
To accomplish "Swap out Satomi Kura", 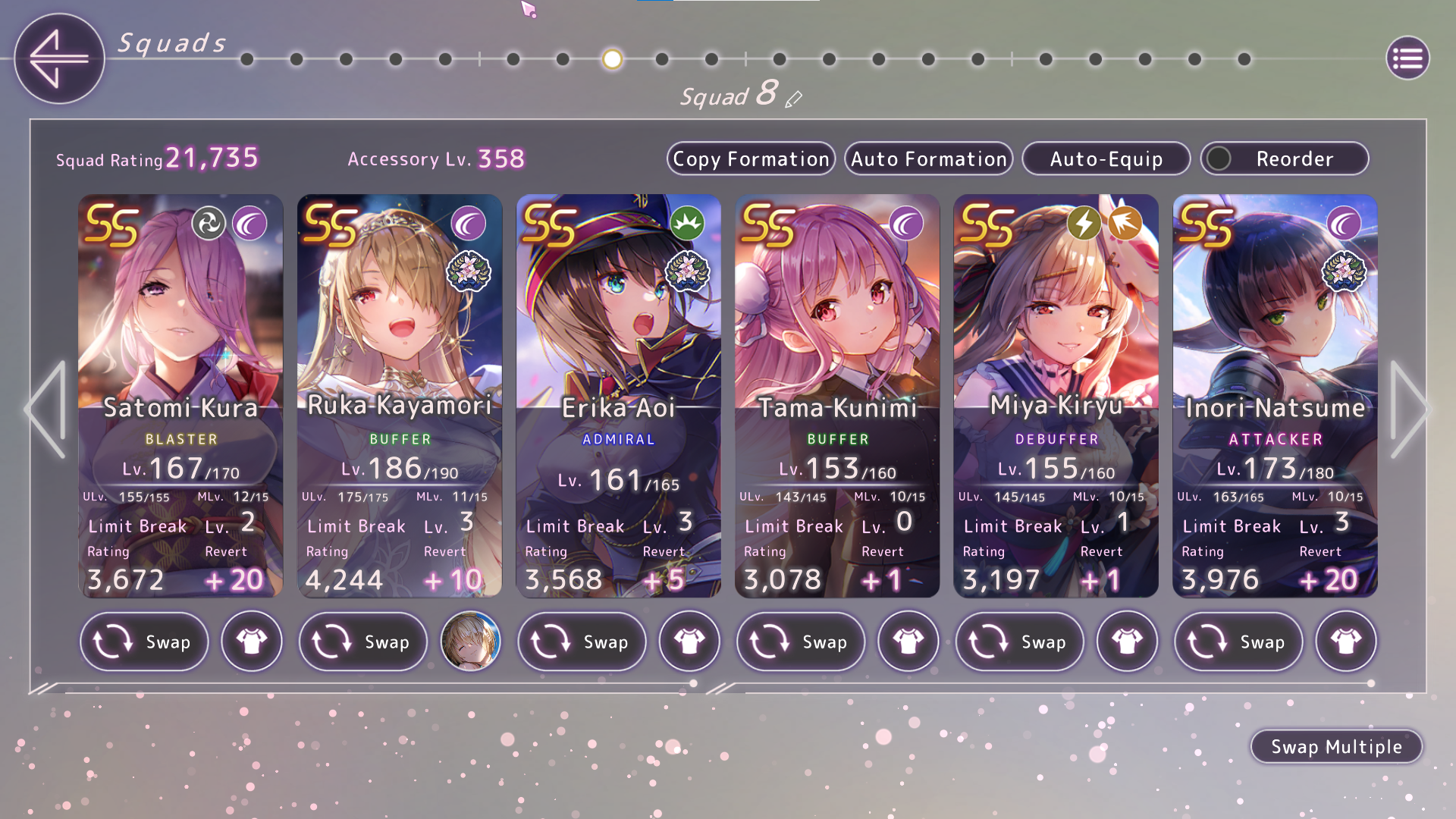I will (144, 642).
